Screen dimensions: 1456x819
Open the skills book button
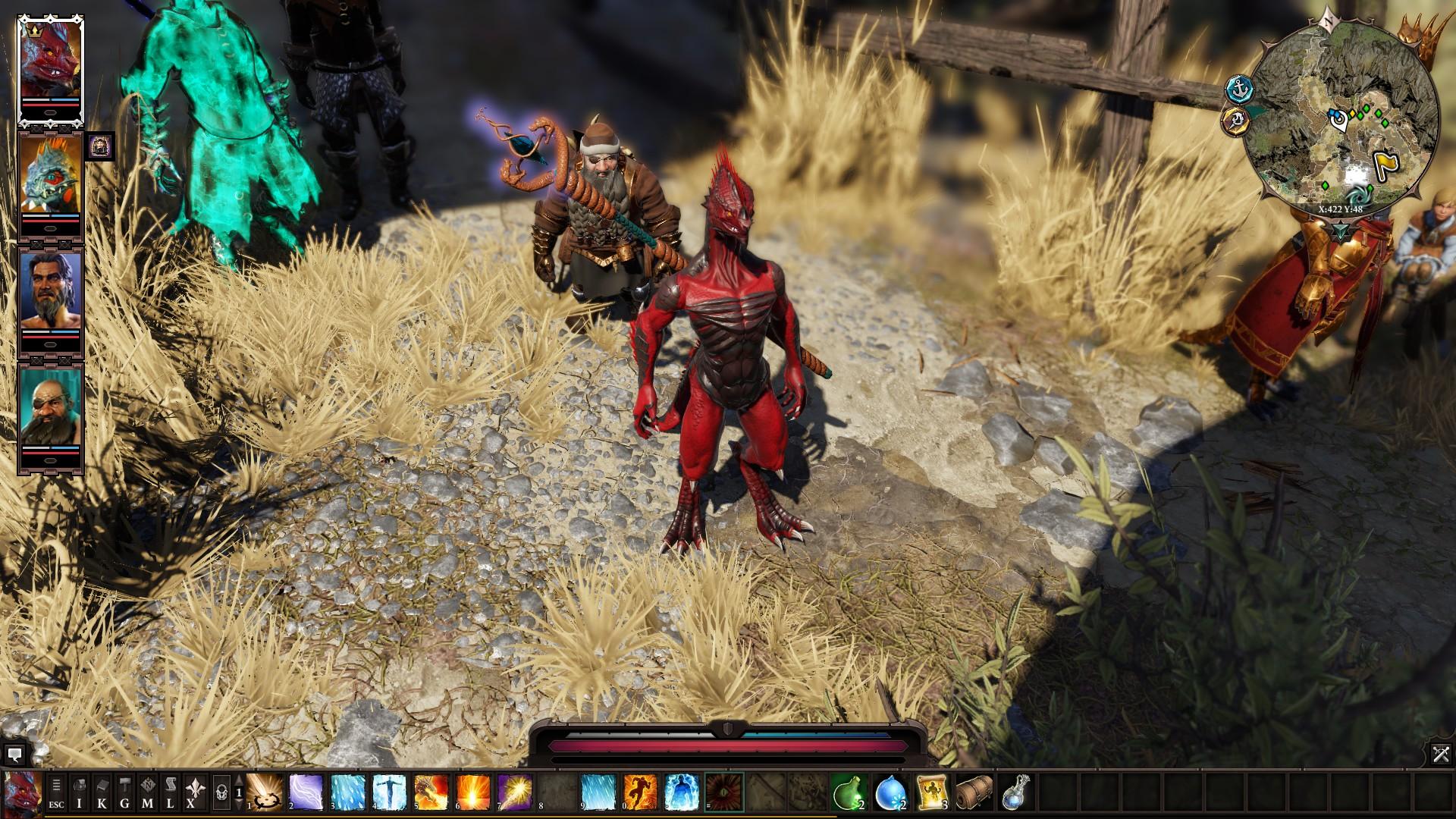pos(102,792)
